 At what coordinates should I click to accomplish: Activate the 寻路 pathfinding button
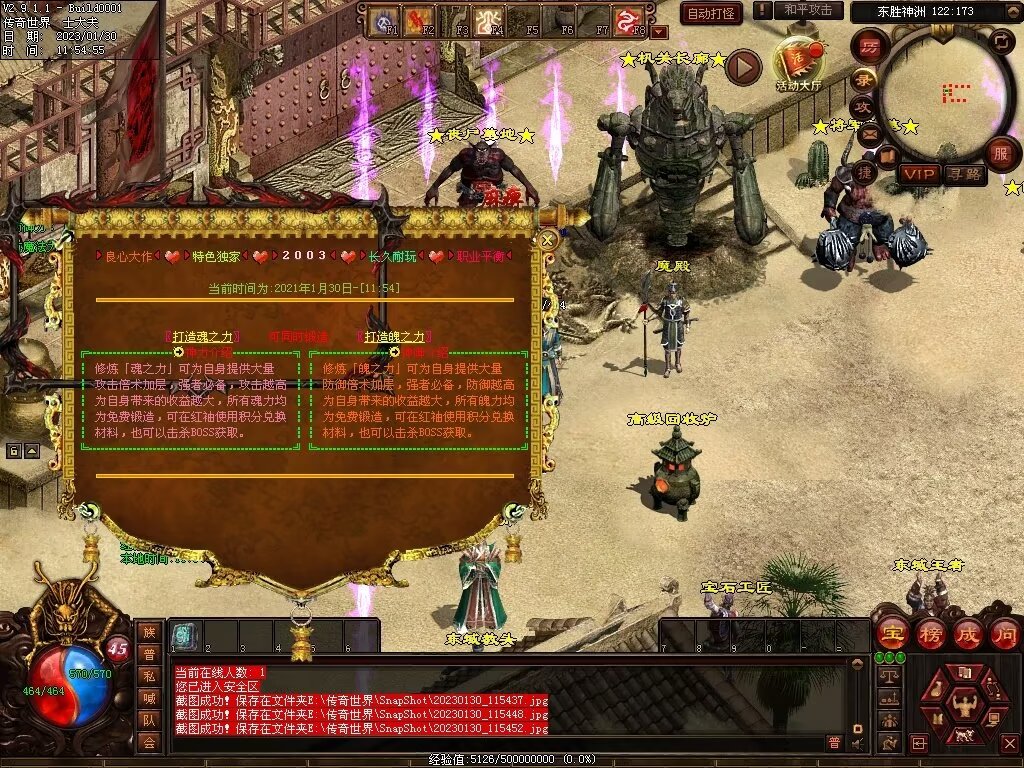(x=964, y=174)
